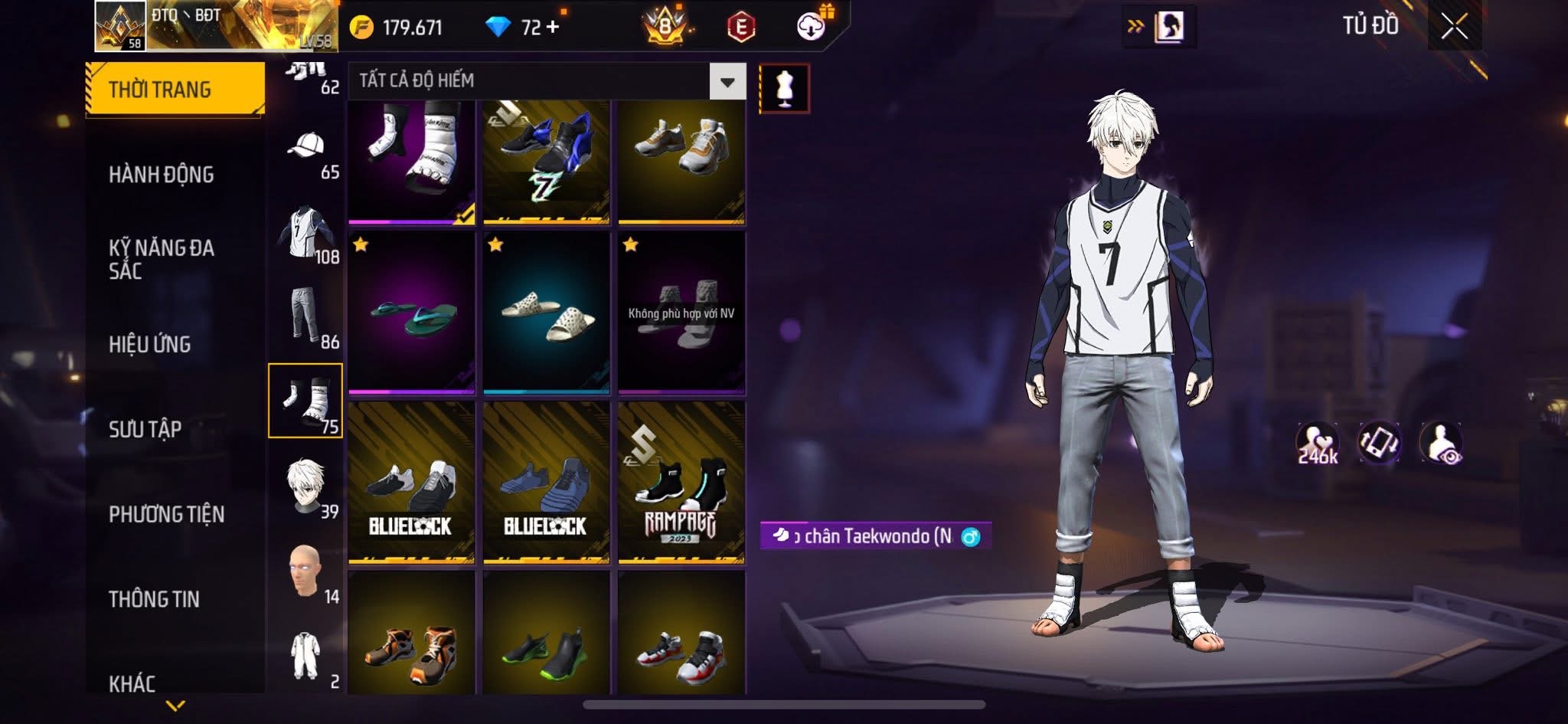Image resolution: width=1568 pixels, height=724 pixels.
Task: Close the wardrobe screen
Action: (x=1454, y=27)
